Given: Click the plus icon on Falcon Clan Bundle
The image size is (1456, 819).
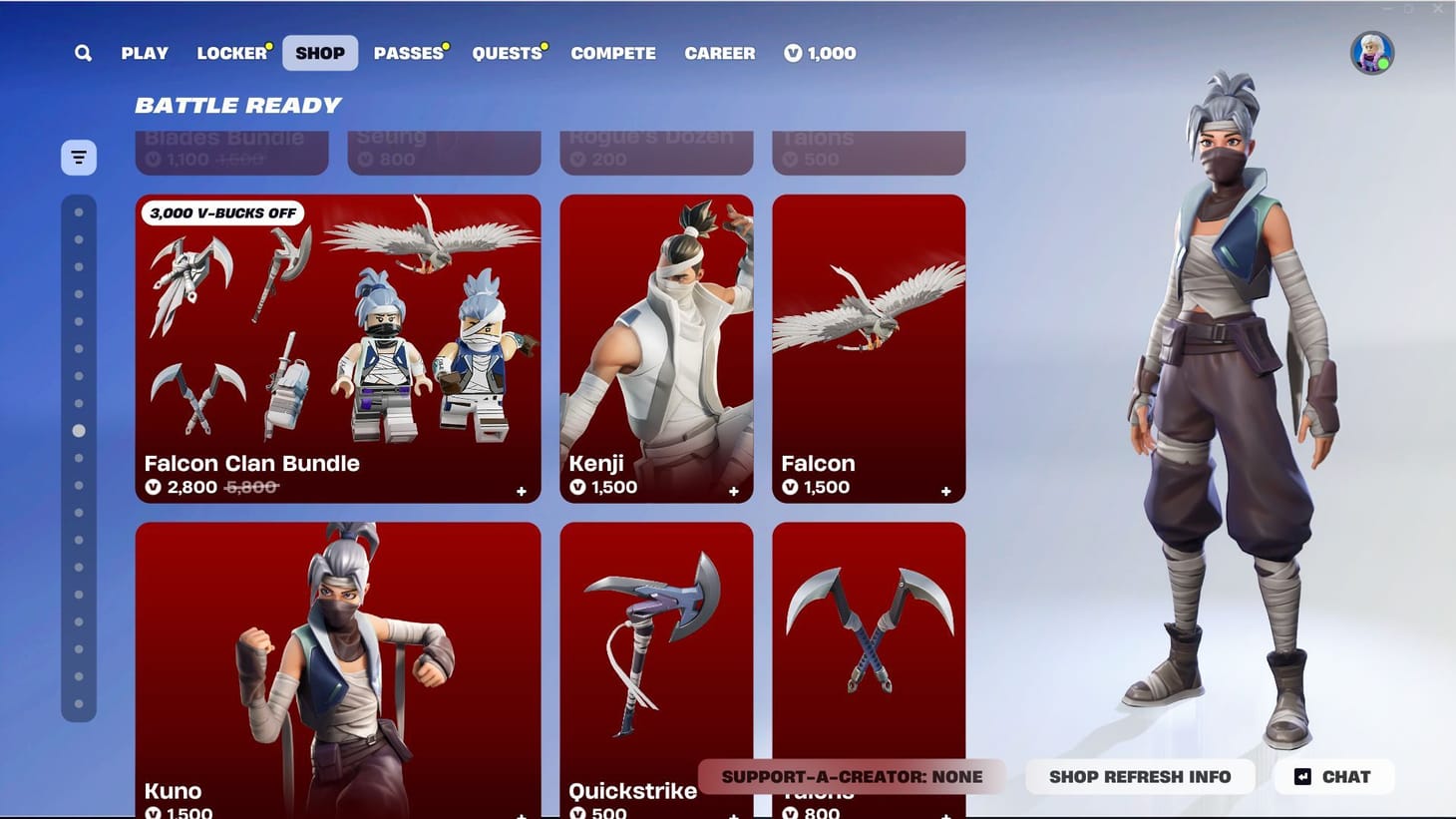Looking at the screenshot, I should (x=521, y=491).
